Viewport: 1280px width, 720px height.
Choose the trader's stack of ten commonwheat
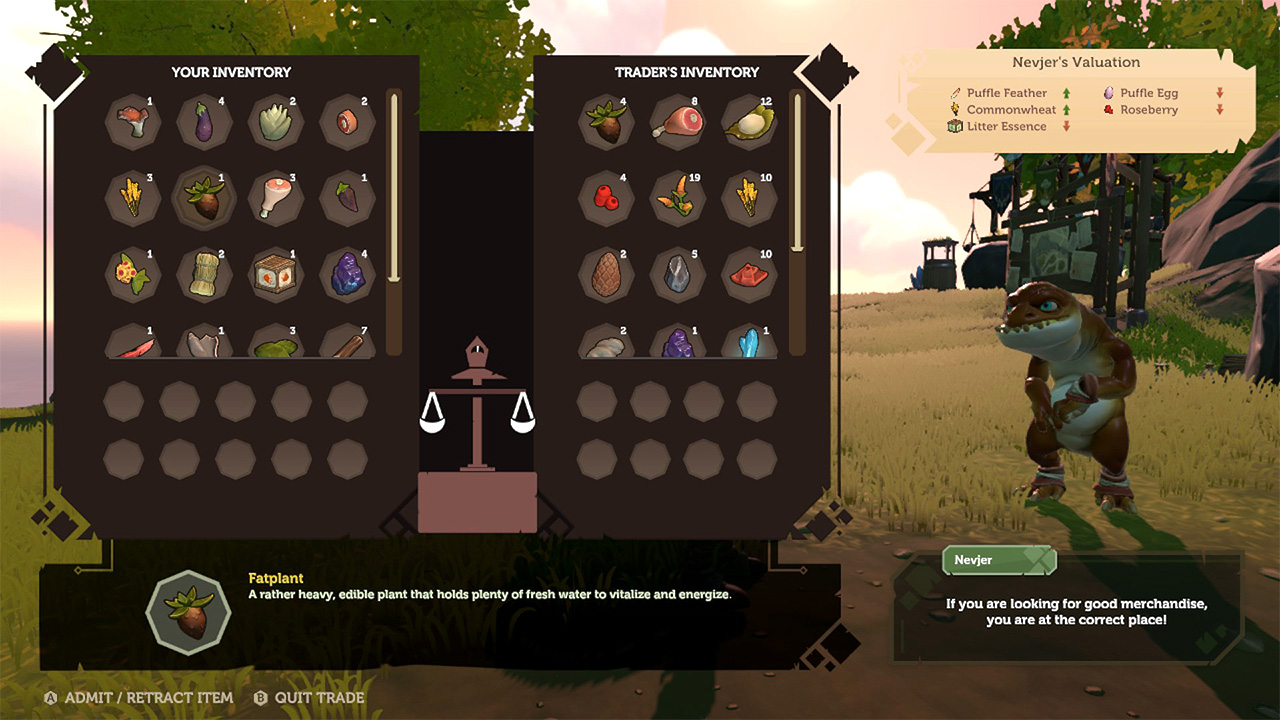[x=746, y=197]
